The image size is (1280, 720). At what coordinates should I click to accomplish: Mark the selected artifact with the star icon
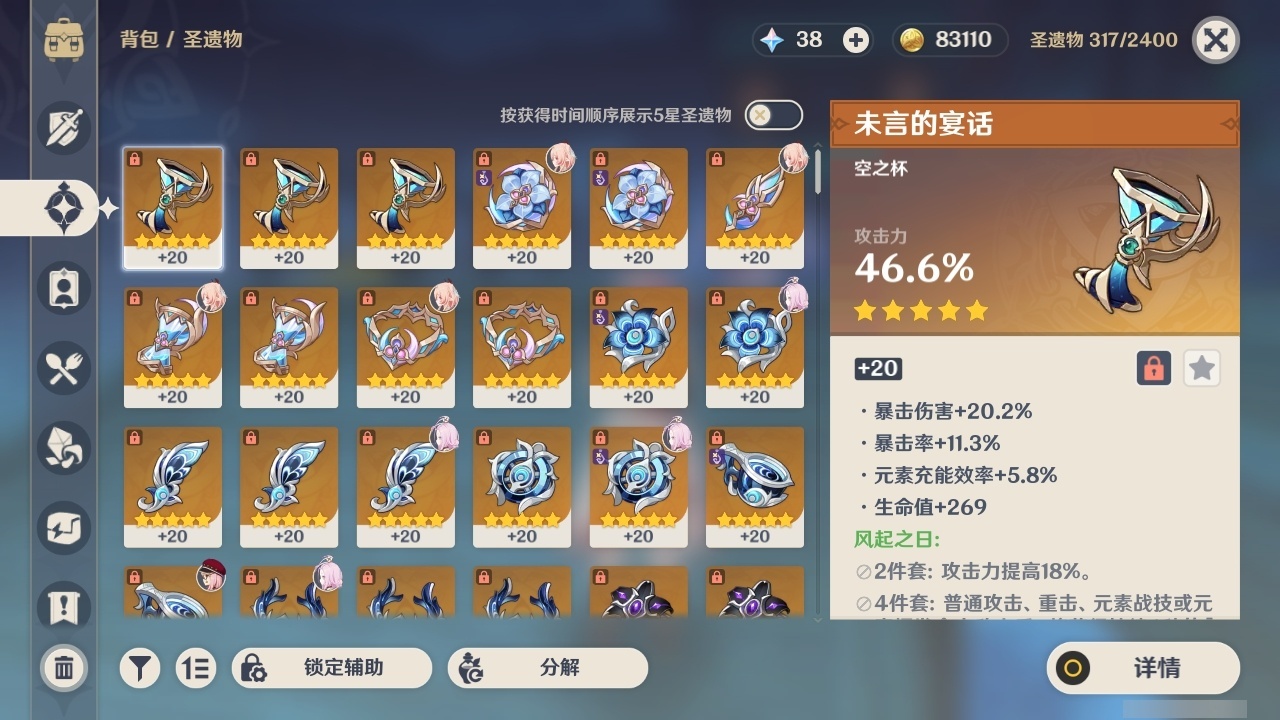tap(1201, 368)
